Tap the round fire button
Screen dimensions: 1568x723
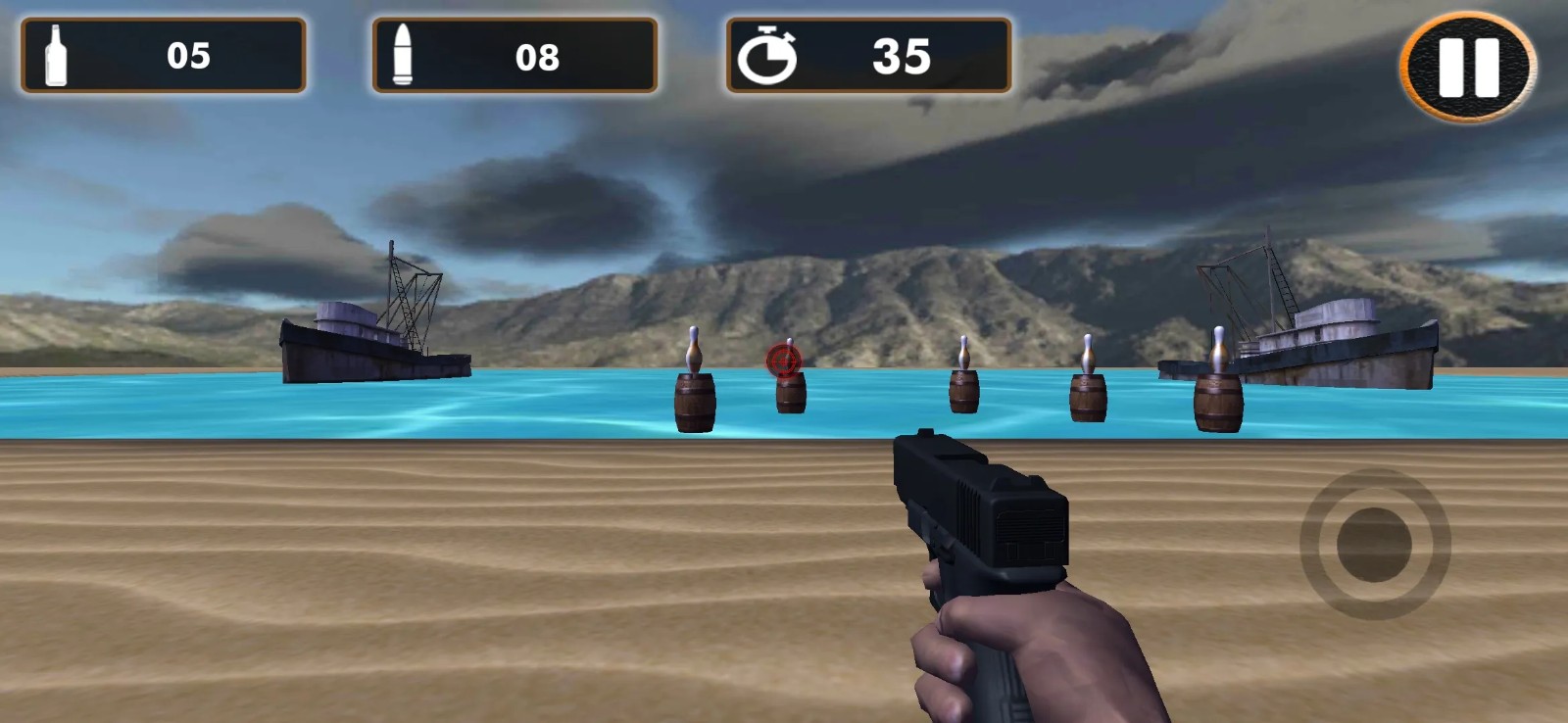(1374, 544)
